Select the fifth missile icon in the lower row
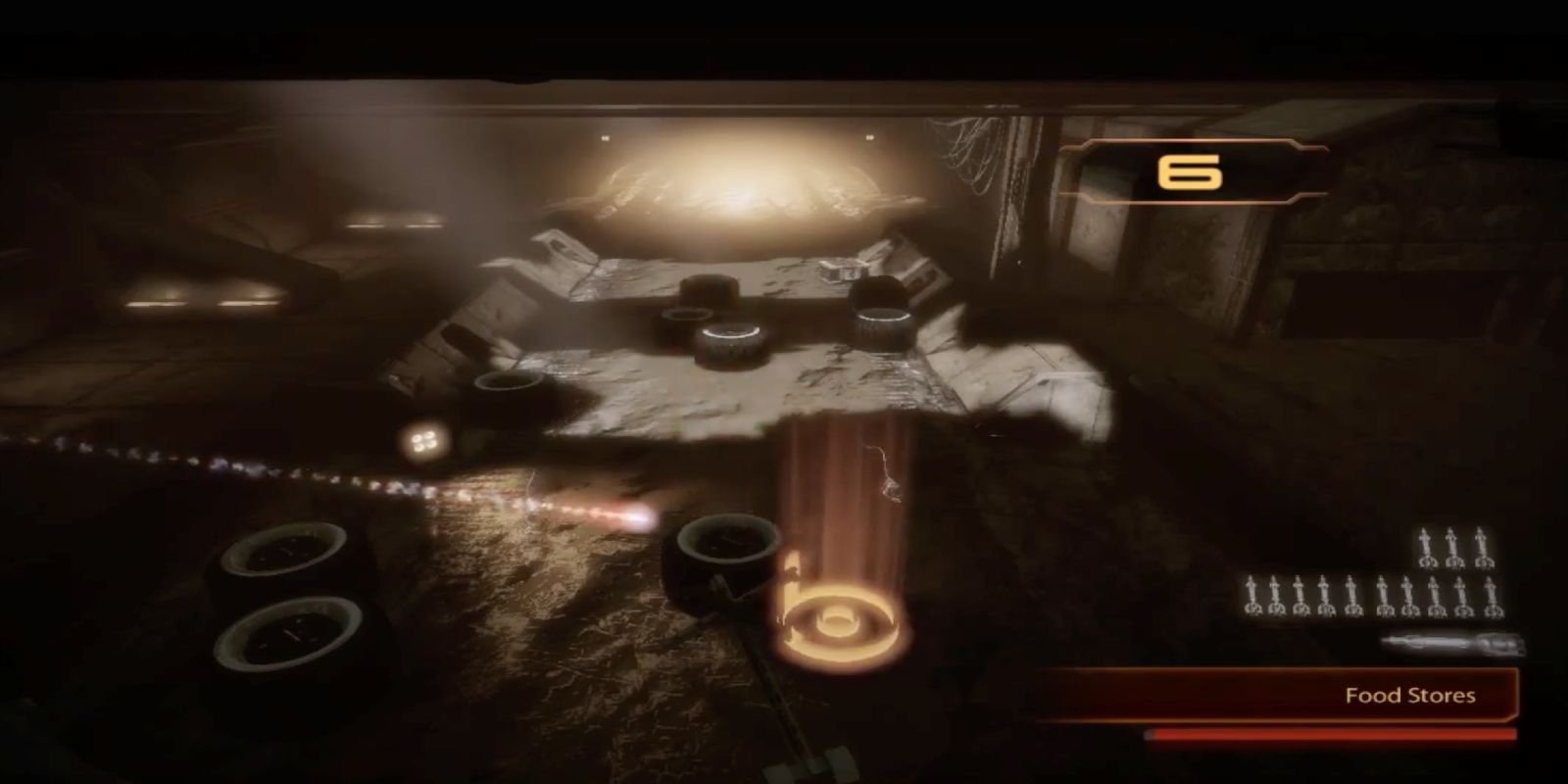This screenshot has width=1568, height=784. [1350, 596]
